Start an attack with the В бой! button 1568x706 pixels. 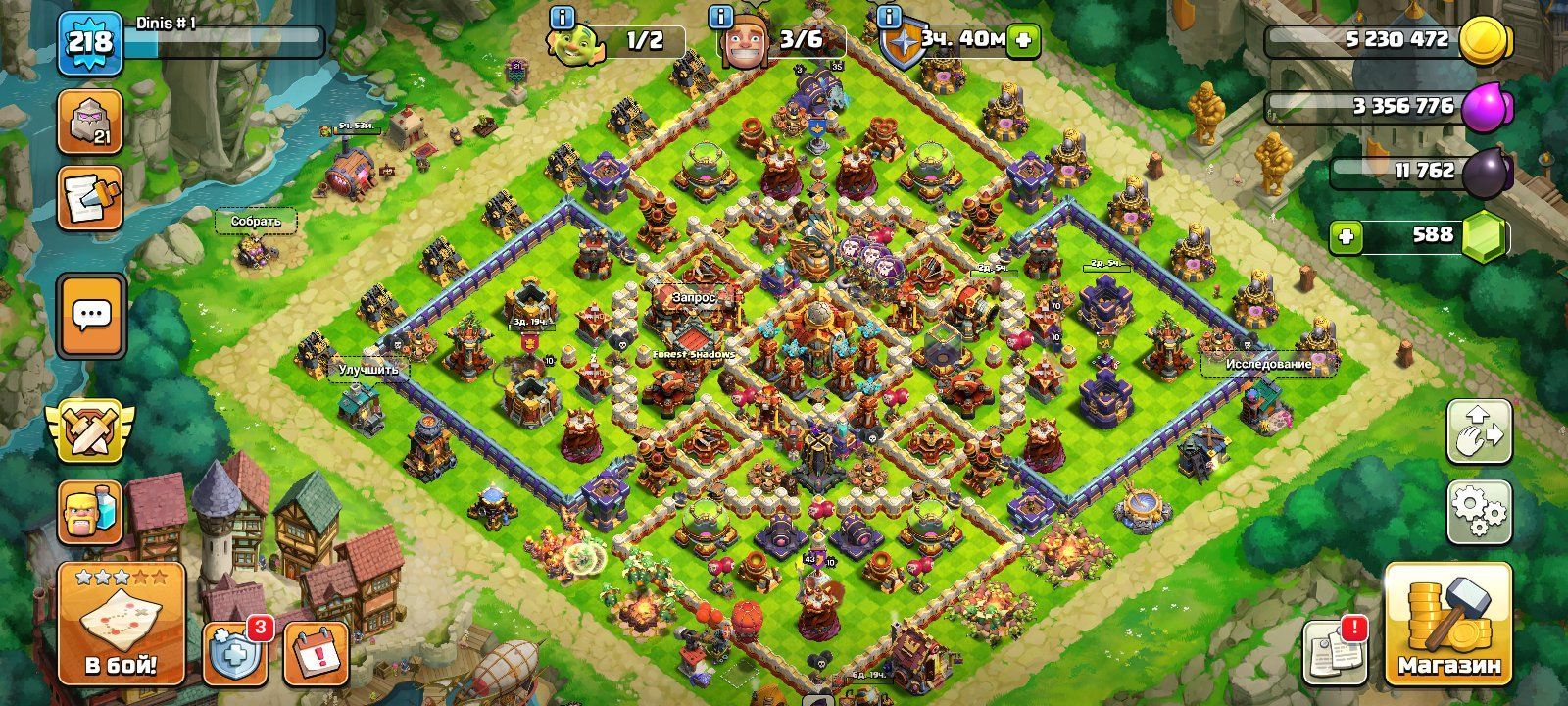pos(122,625)
